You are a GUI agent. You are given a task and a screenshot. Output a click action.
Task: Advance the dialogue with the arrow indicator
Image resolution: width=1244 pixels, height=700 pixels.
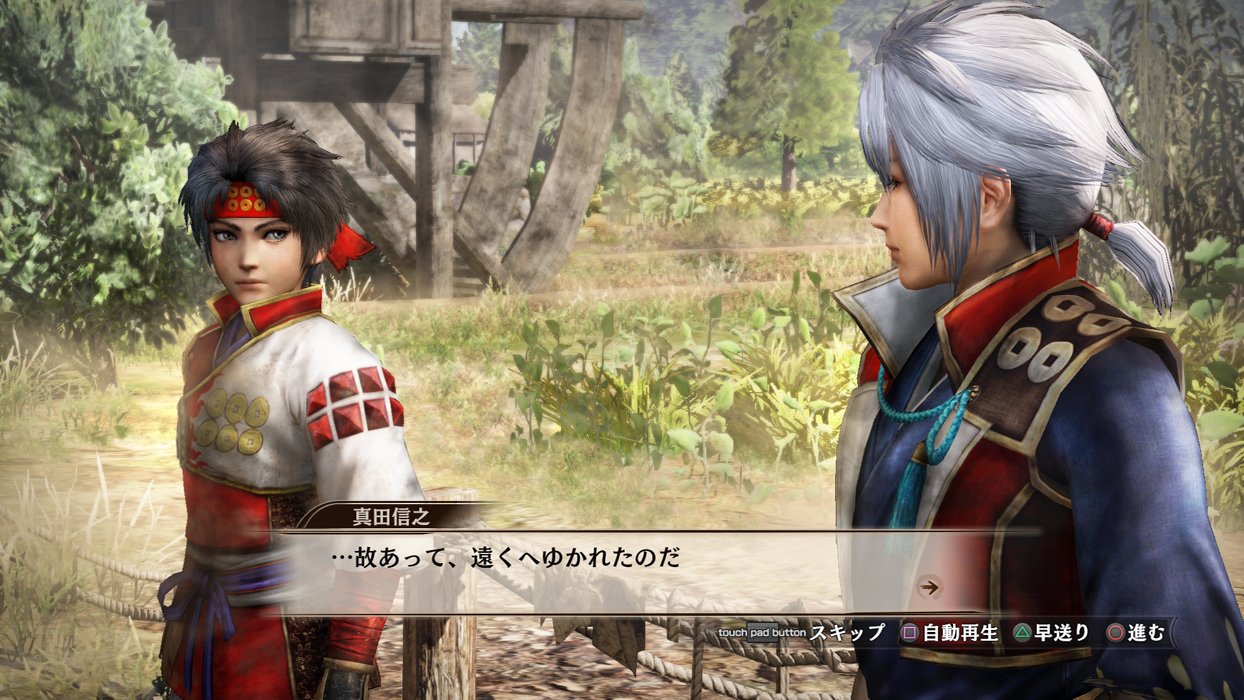tap(930, 587)
